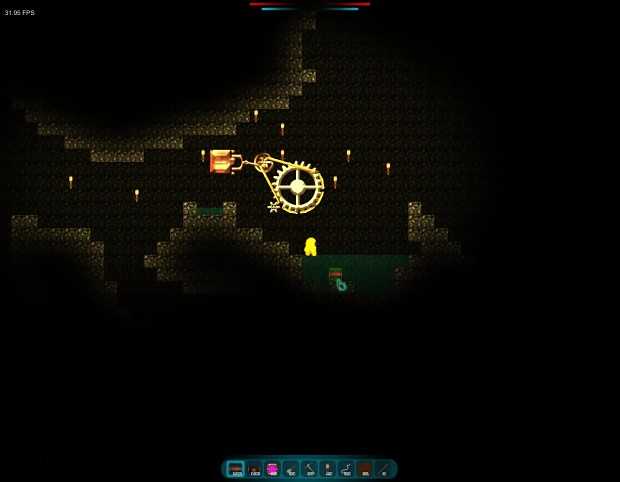Equip the torch from the hotbar
Viewport: 620px width, 482px height.
pos(328,469)
